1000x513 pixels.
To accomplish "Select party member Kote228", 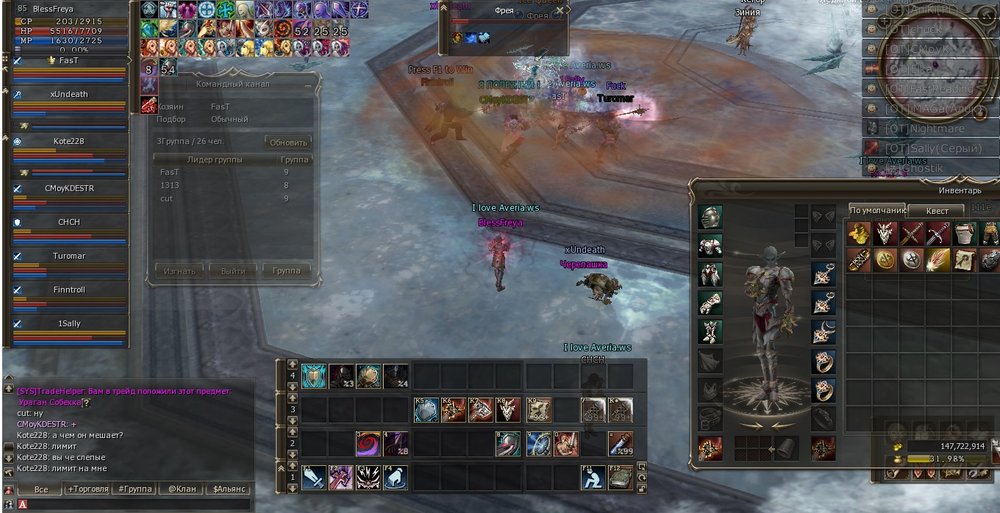I will [69, 141].
